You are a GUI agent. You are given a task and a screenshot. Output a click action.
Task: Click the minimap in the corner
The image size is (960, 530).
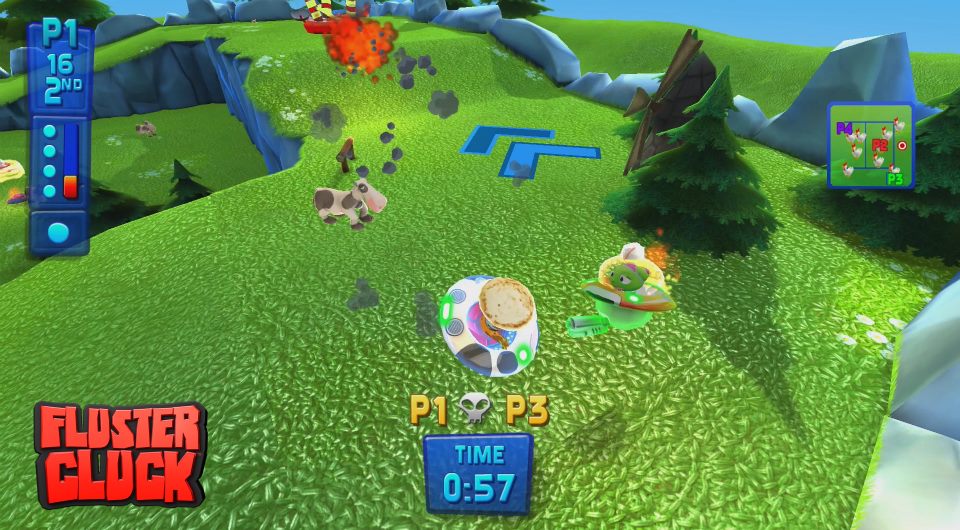coord(870,146)
